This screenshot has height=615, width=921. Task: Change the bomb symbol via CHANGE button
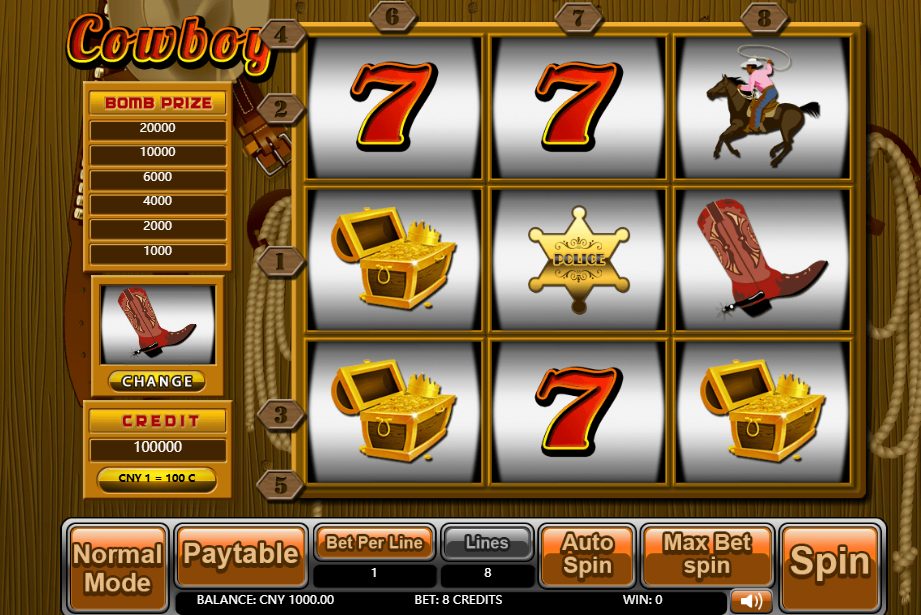[x=157, y=381]
